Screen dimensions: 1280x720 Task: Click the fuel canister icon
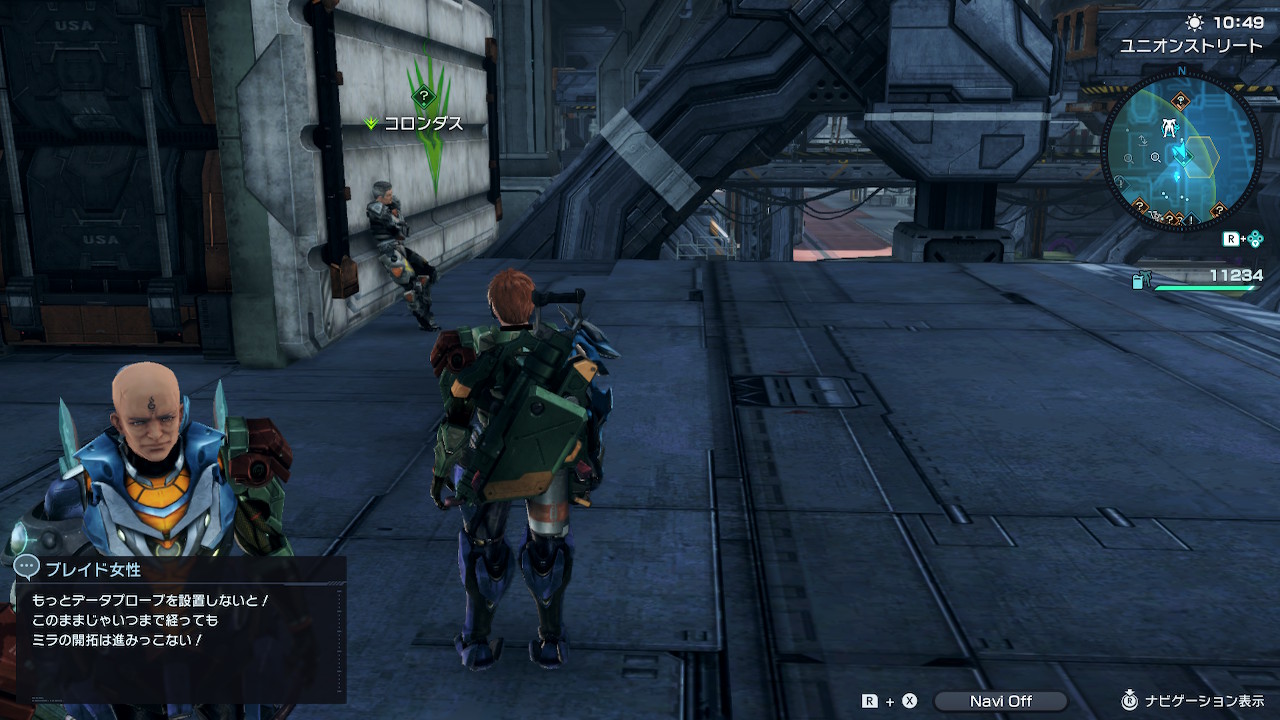click(1139, 281)
